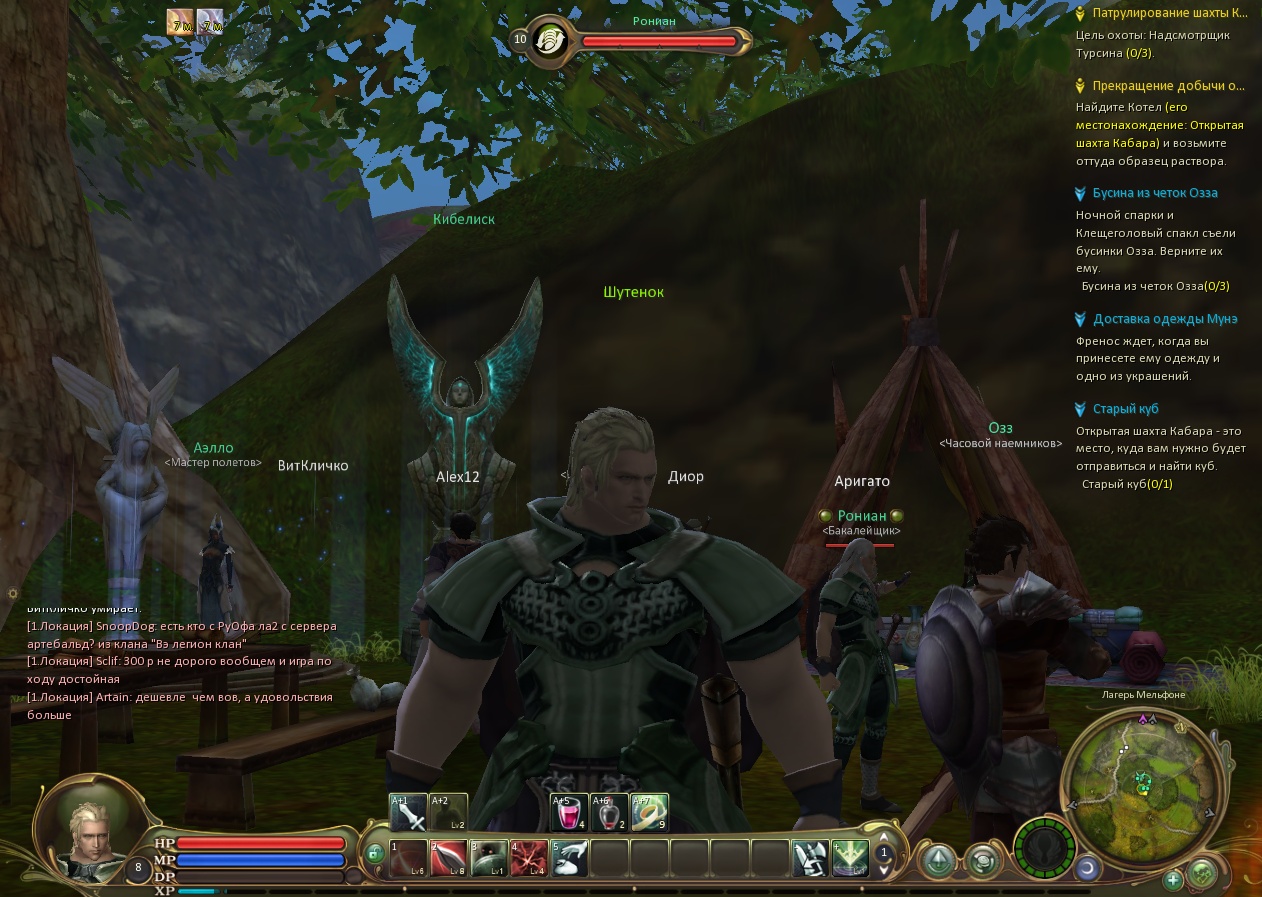Use the red drink item in slot A+5
1262x897 pixels.
[569, 812]
